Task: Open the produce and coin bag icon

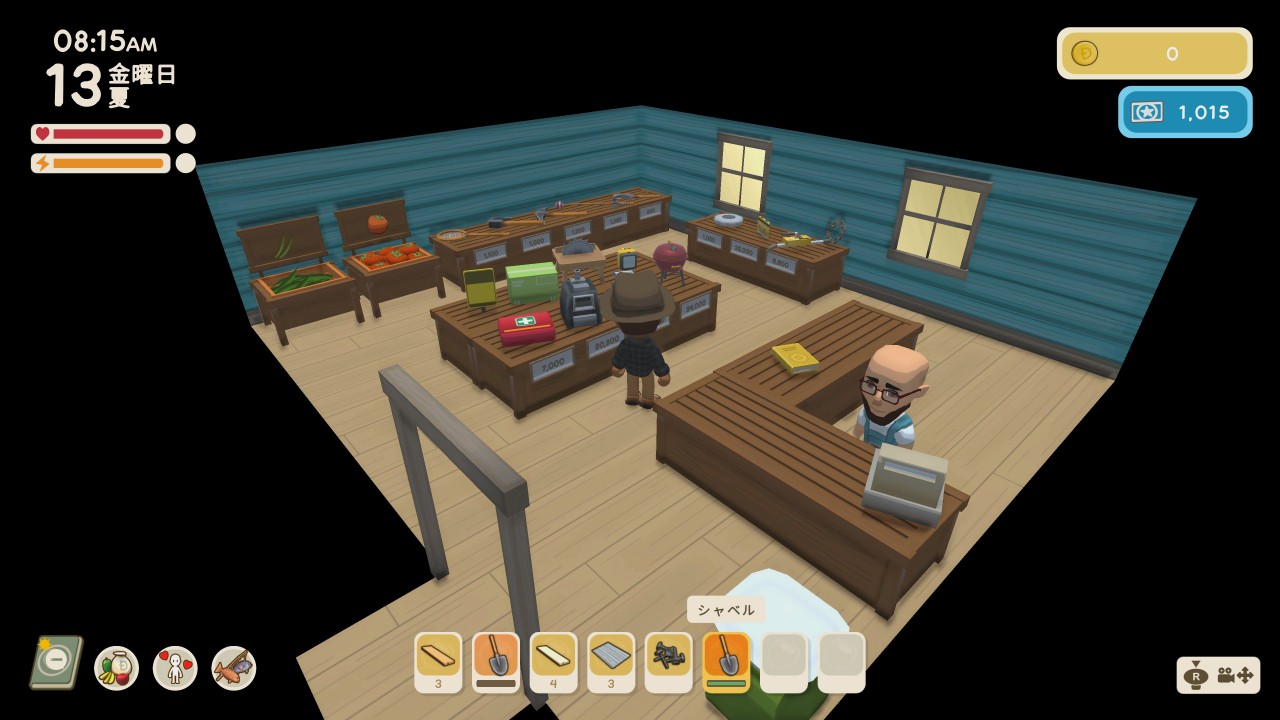Action: pos(116,668)
